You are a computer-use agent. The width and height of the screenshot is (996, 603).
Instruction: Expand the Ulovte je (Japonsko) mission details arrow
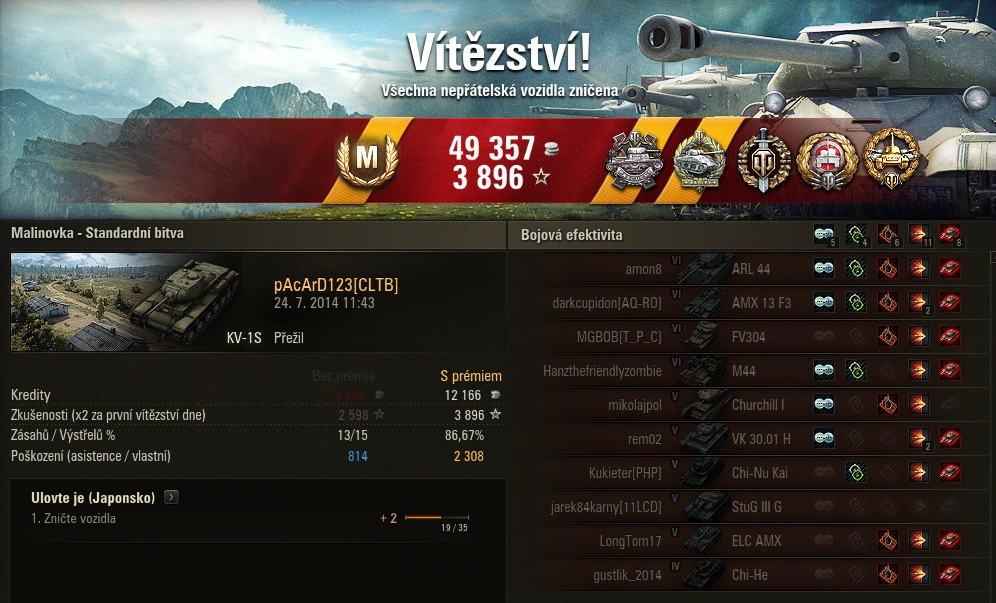pyautogui.click(x=171, y=497)
